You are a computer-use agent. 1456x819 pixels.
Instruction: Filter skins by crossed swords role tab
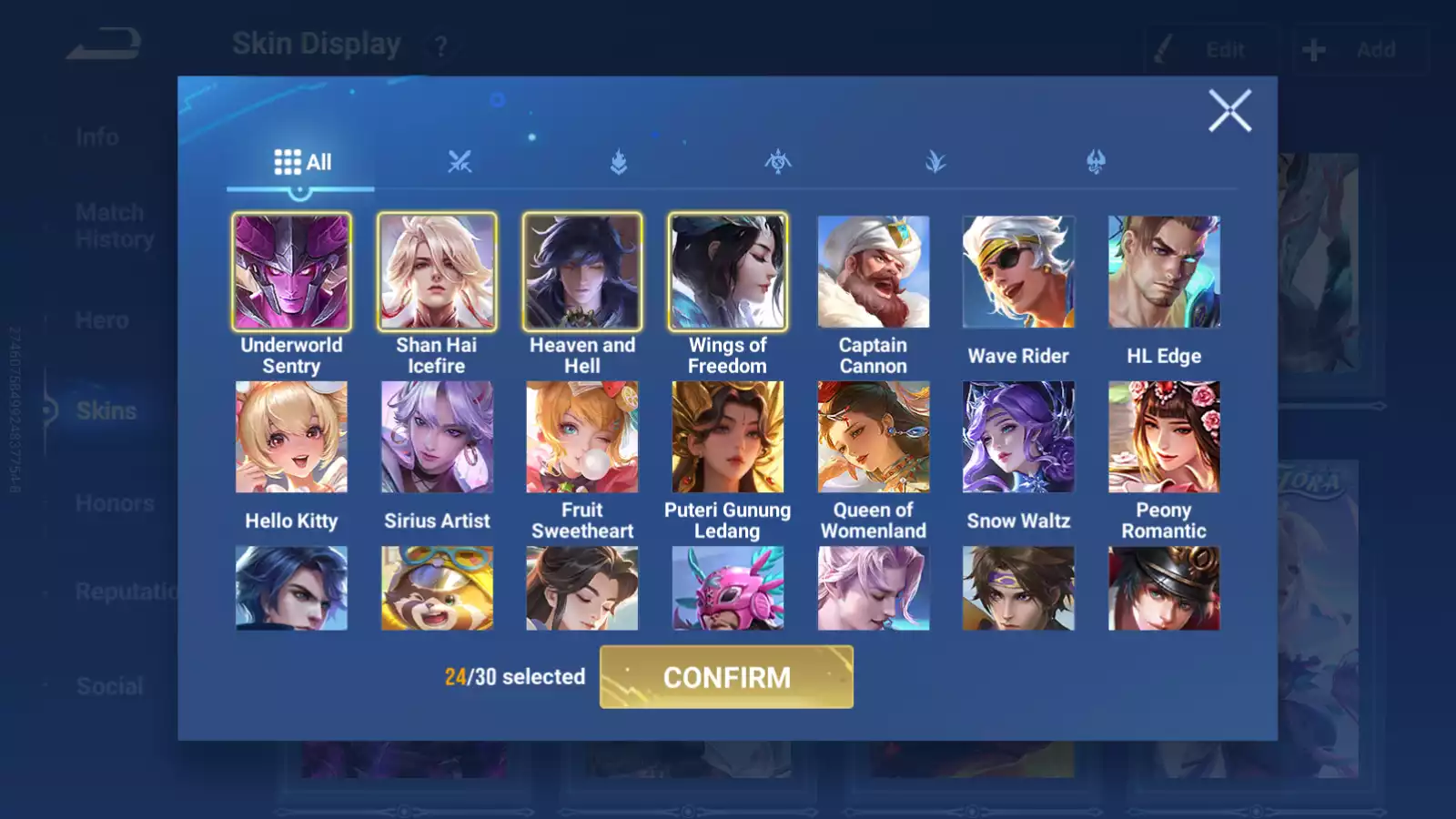pos(460,162)
